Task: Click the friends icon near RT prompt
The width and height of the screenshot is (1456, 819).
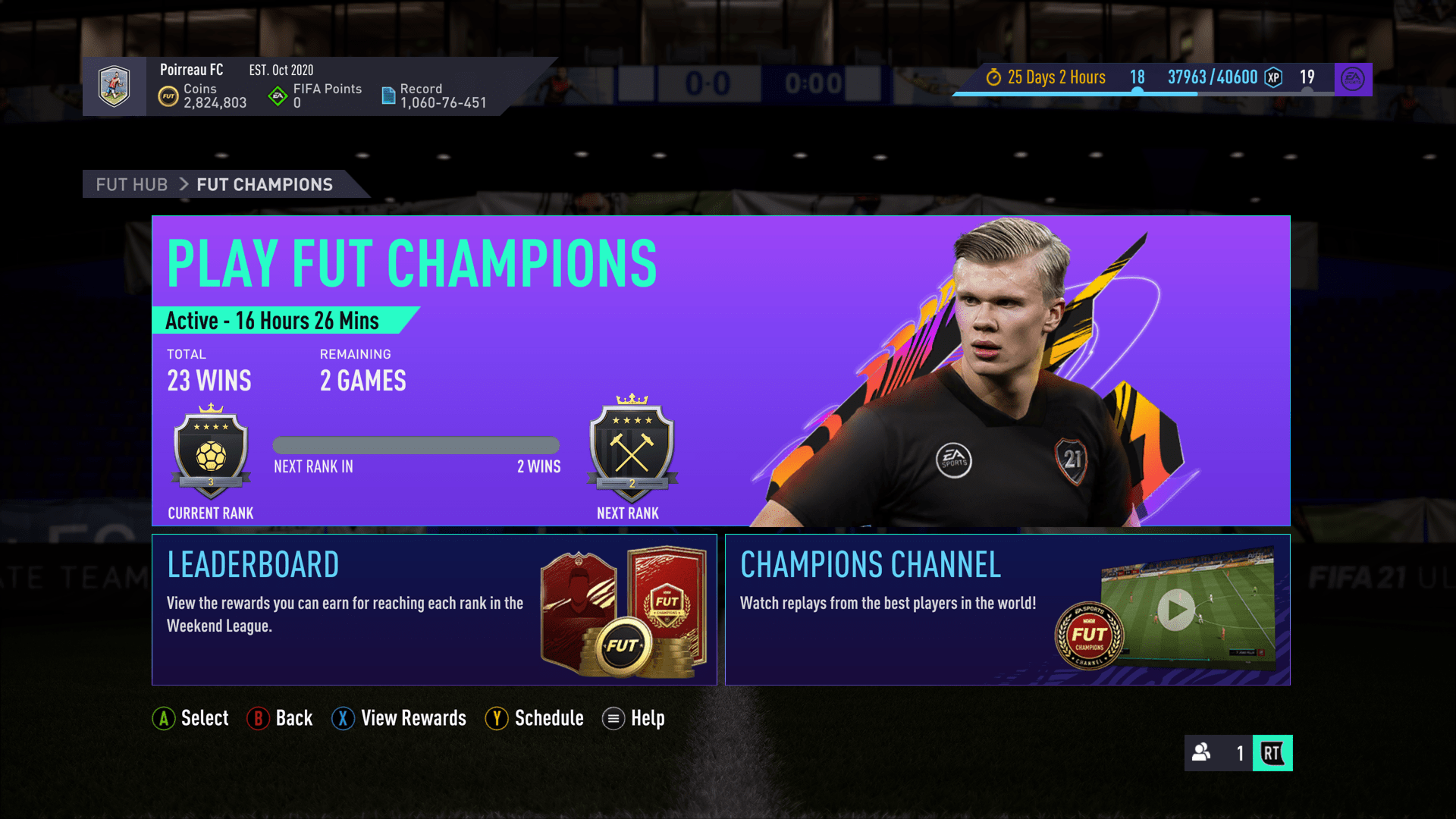Action: pos(1200,754)
